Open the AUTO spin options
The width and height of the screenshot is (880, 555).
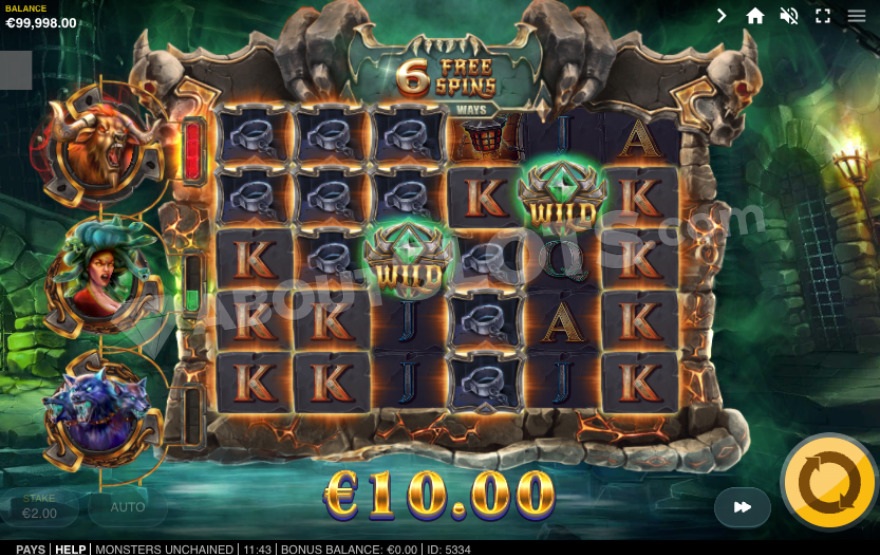[x=127, y=507]
